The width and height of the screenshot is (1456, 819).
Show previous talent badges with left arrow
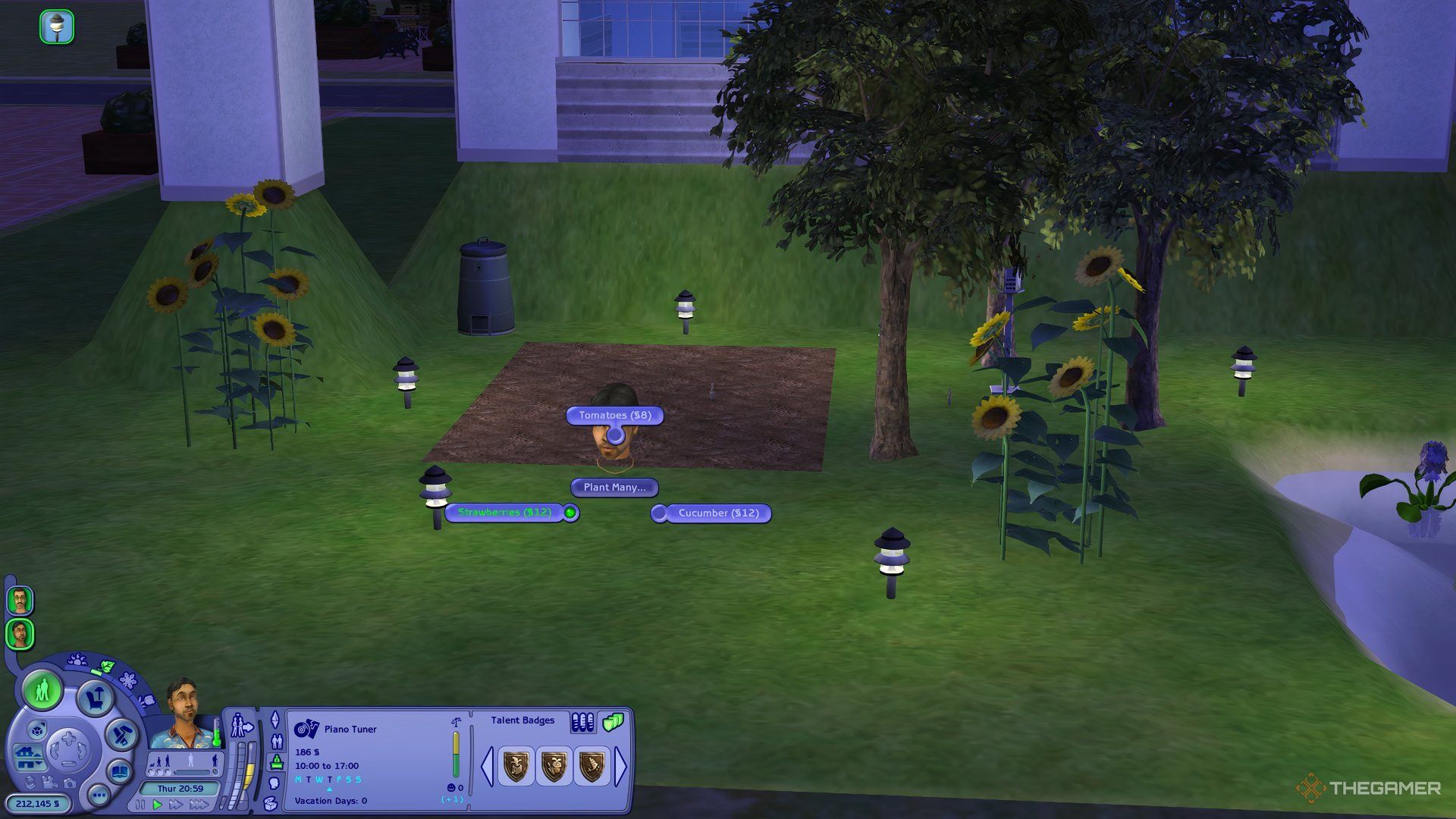(487, 766)
